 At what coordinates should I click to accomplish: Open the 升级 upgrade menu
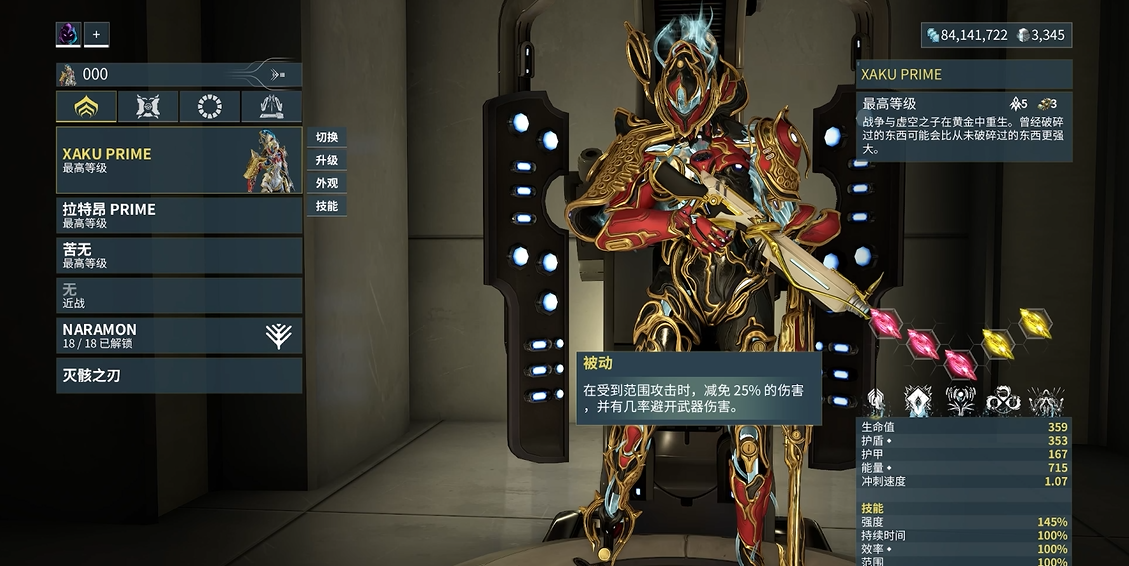(x=326, y=160)
